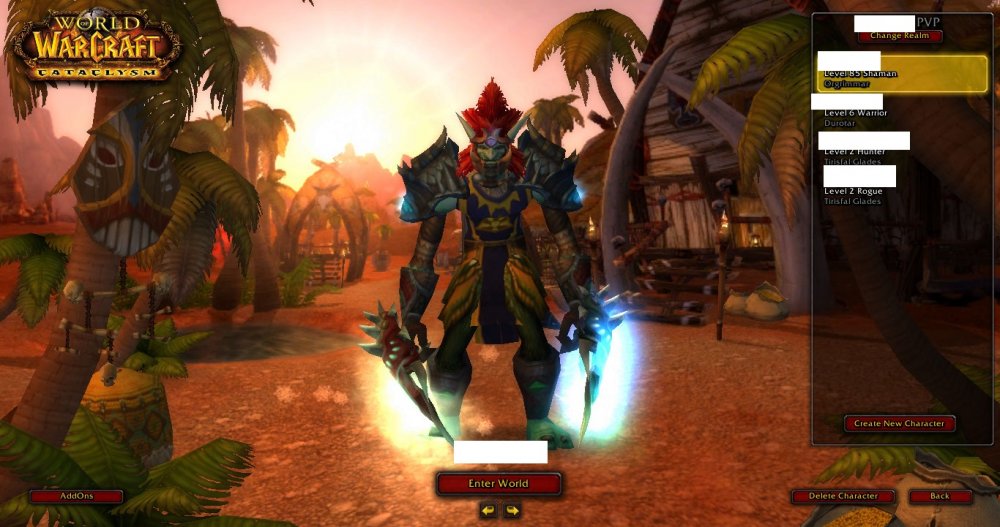
Task: Select the Level 85 Shaman character
Action: (902, 73)
